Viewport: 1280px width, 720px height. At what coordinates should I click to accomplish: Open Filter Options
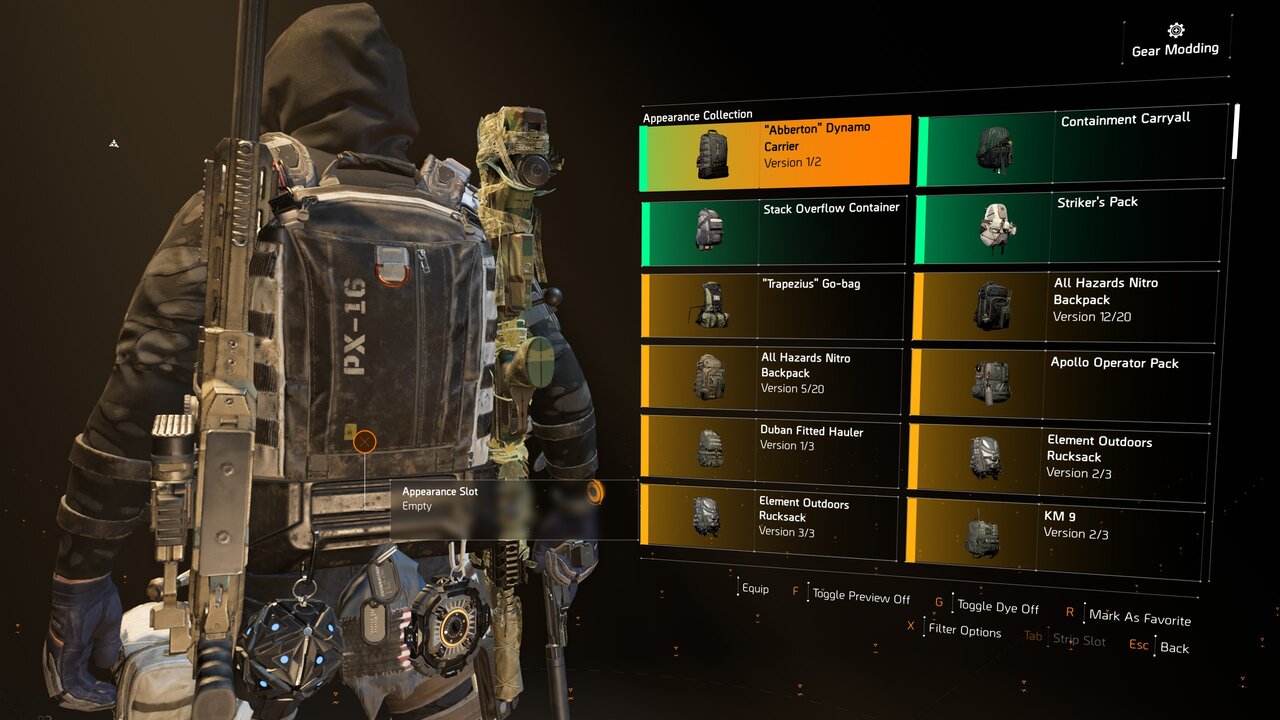pyautogui.click(x=965, y=632)
